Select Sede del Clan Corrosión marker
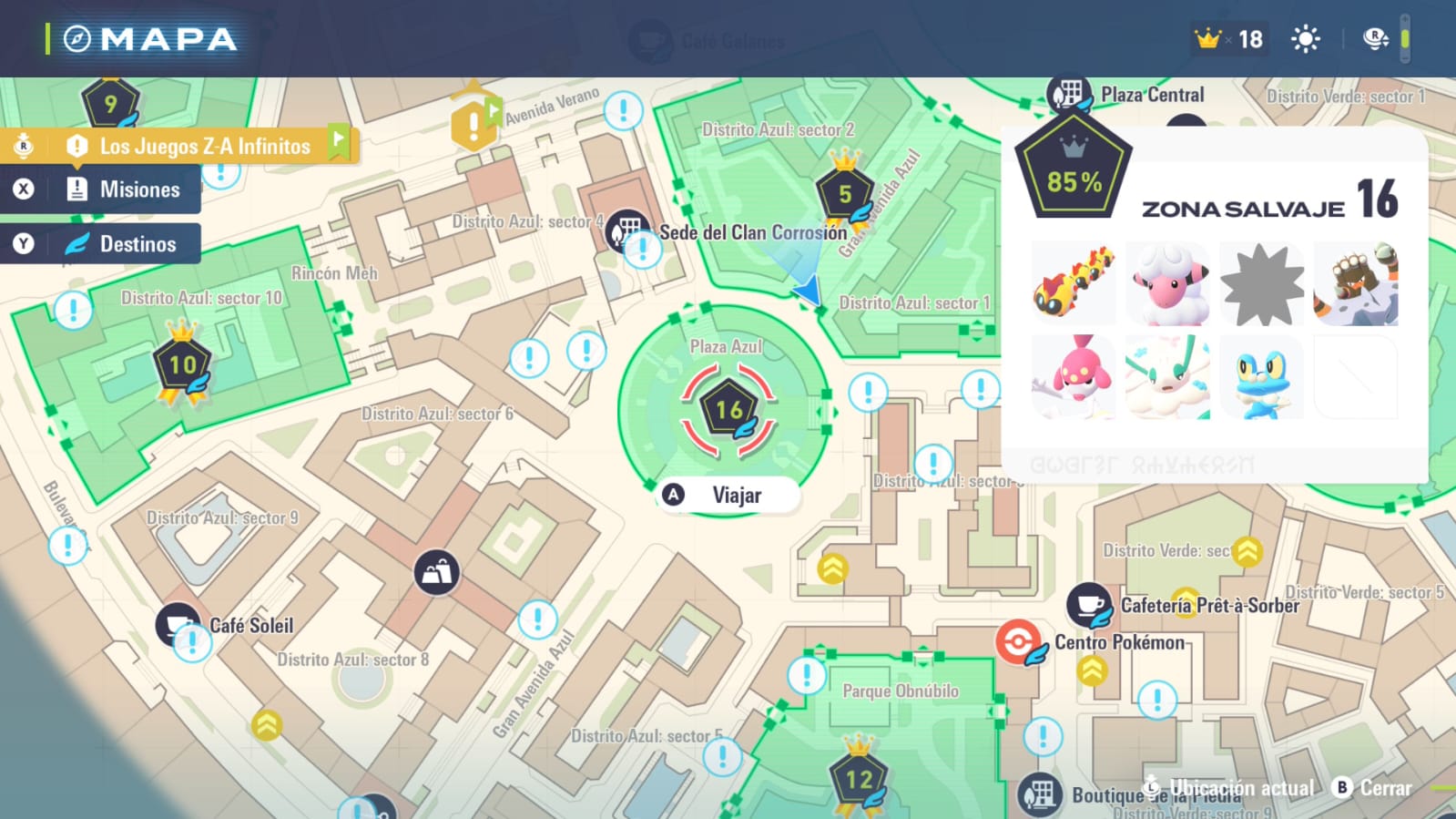Screen dimensions: 1456x819 (x=627, y=230)
